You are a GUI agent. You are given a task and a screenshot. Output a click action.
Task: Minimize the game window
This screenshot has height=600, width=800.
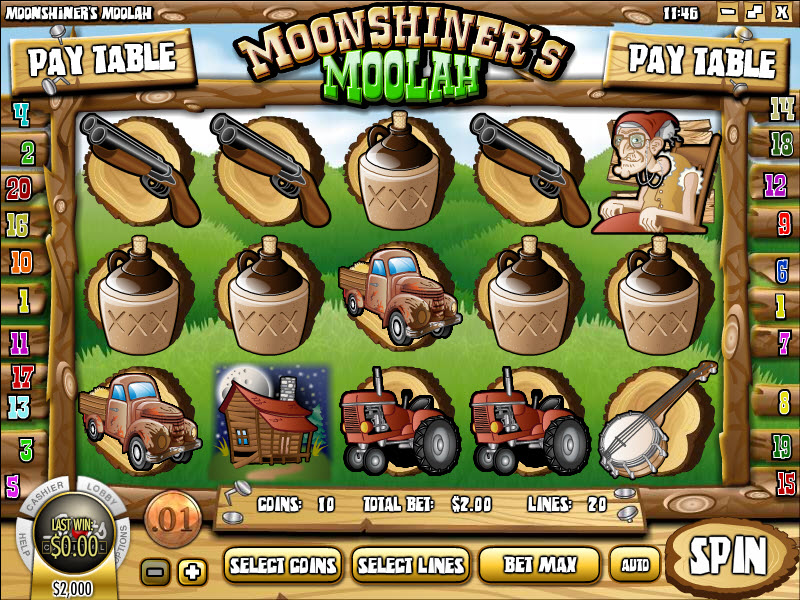click(729, 13)
